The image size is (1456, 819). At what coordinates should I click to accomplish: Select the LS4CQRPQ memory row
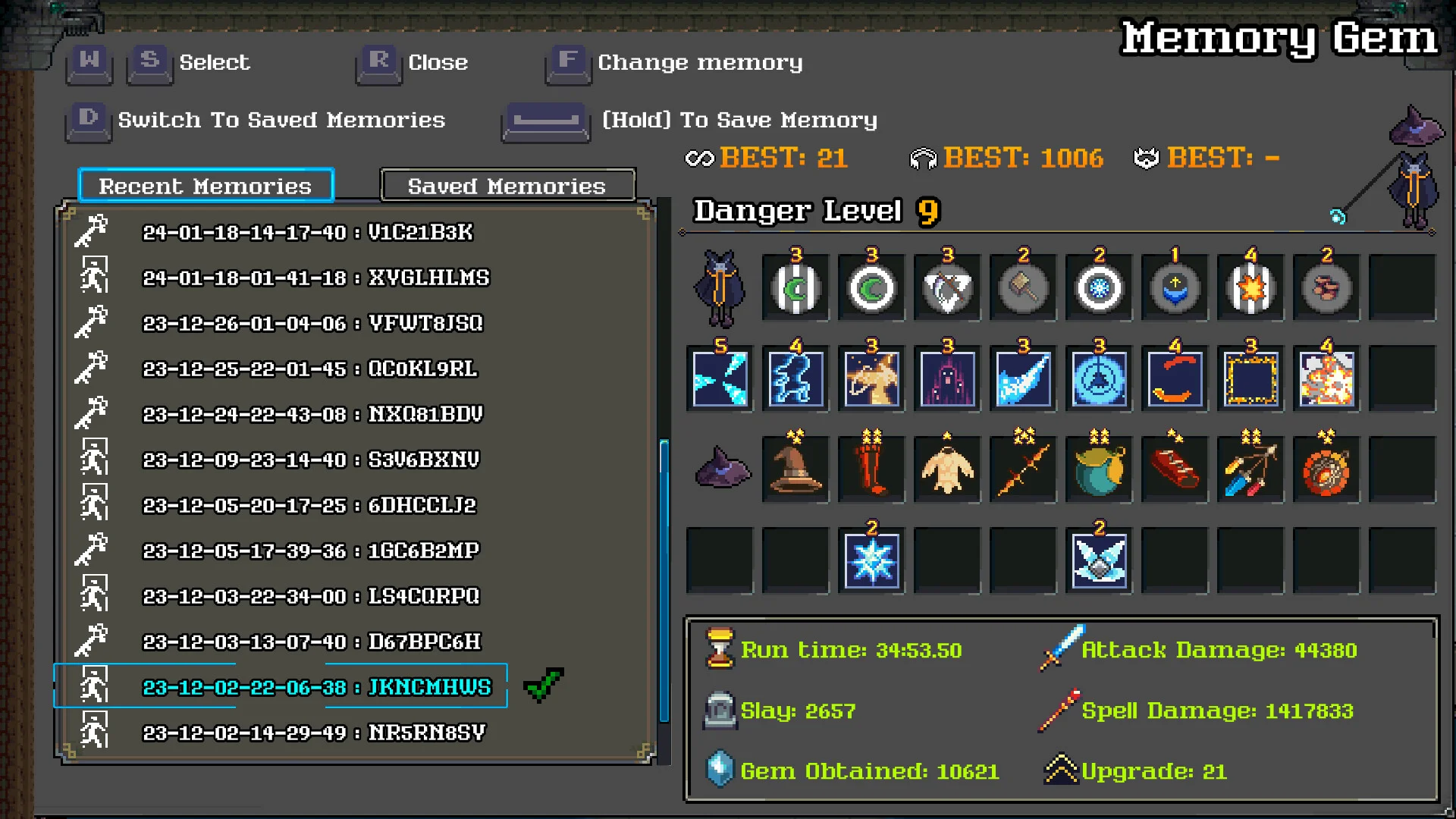311,596
